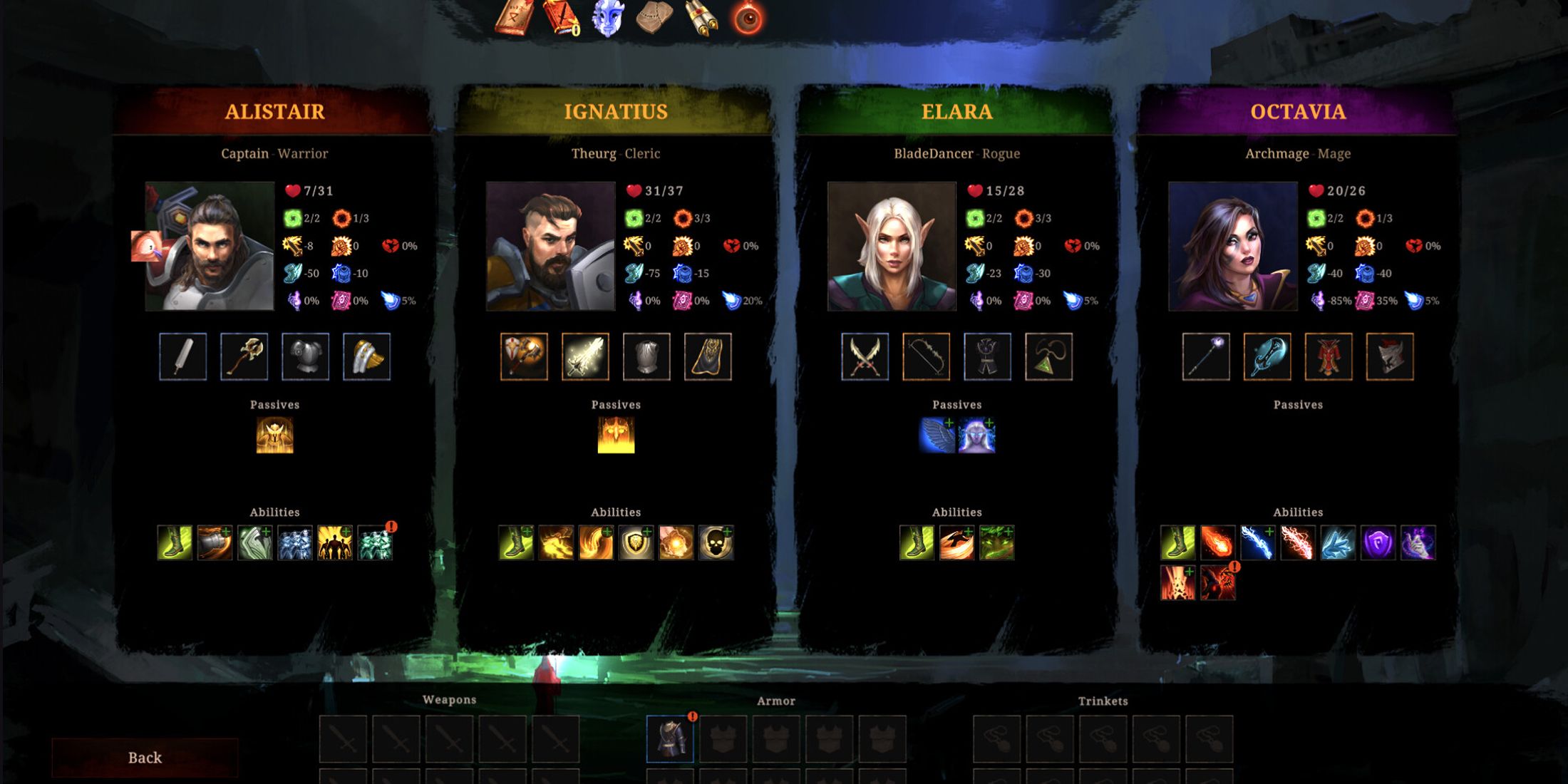Image resolution: width=1568 pixels, height=784 pixels.
Task: Select Ignatius's golden hammer weapon slot
Action: pyautogui.click(x=524, y=358)
